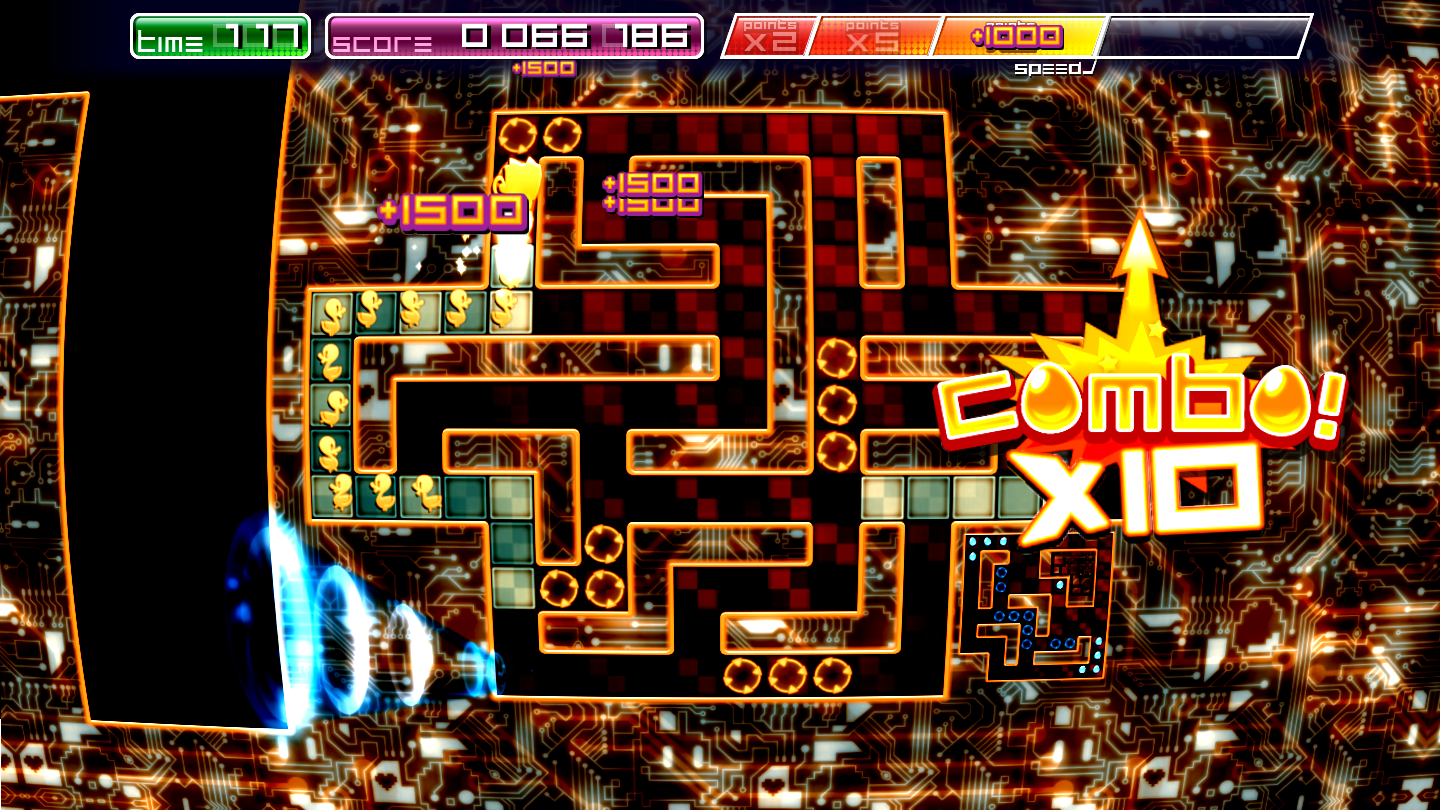Select the sleeping ghost at the top row
1440x810 pixels.
click(x=410, y=311)
